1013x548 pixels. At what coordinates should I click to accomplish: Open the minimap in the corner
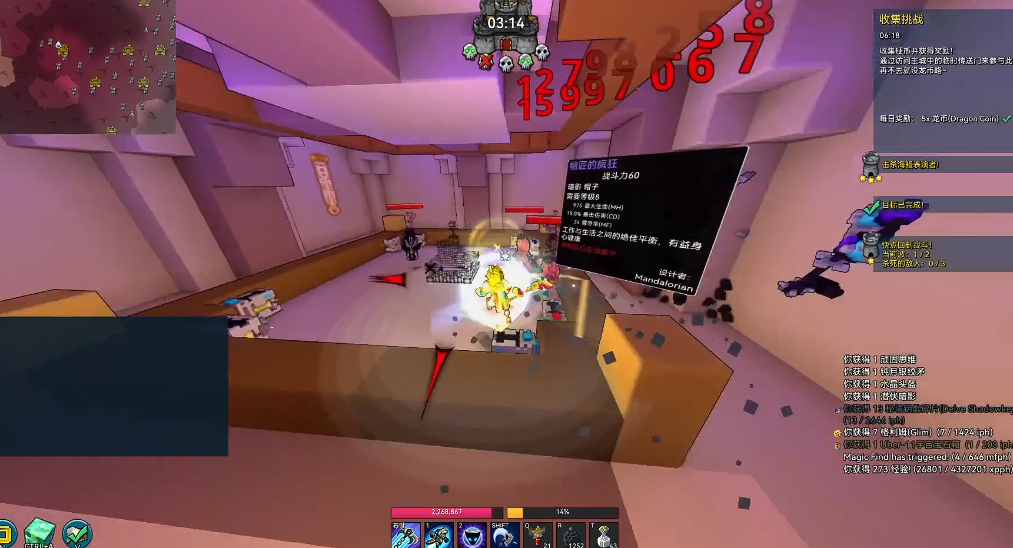[88, 67]
